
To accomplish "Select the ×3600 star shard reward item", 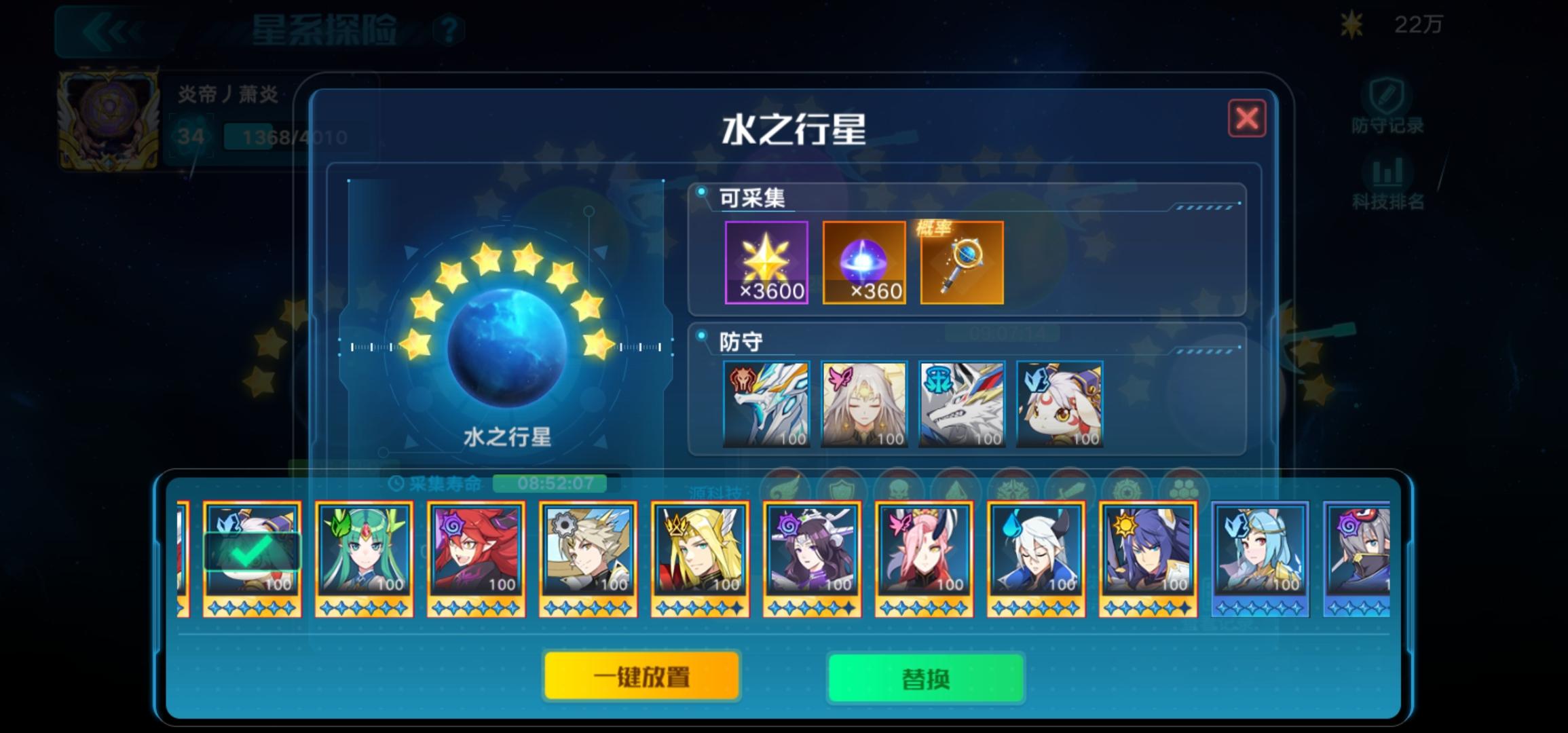I will [767, 263].
